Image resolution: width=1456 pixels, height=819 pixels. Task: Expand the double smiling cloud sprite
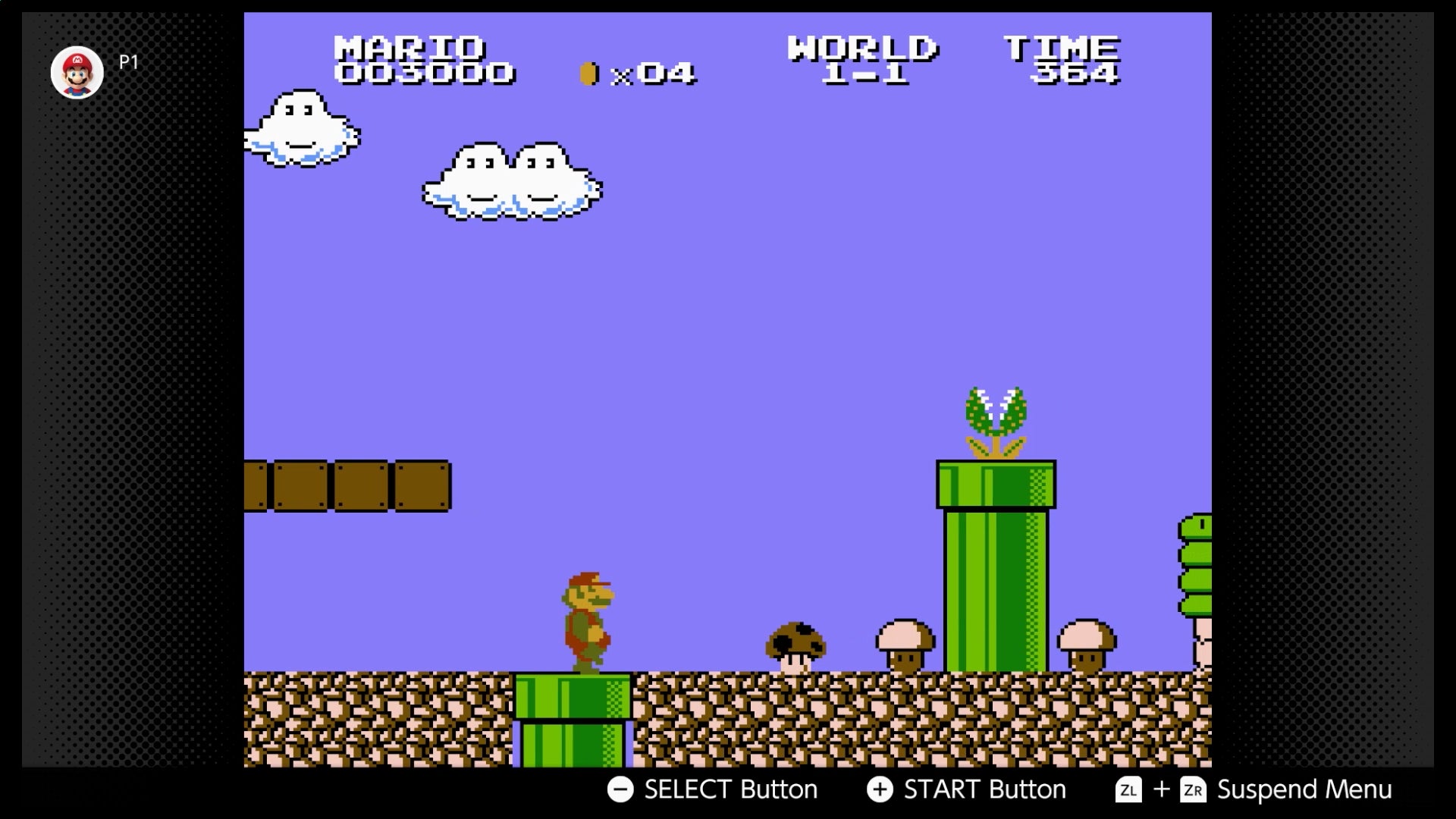pos(510,182)
